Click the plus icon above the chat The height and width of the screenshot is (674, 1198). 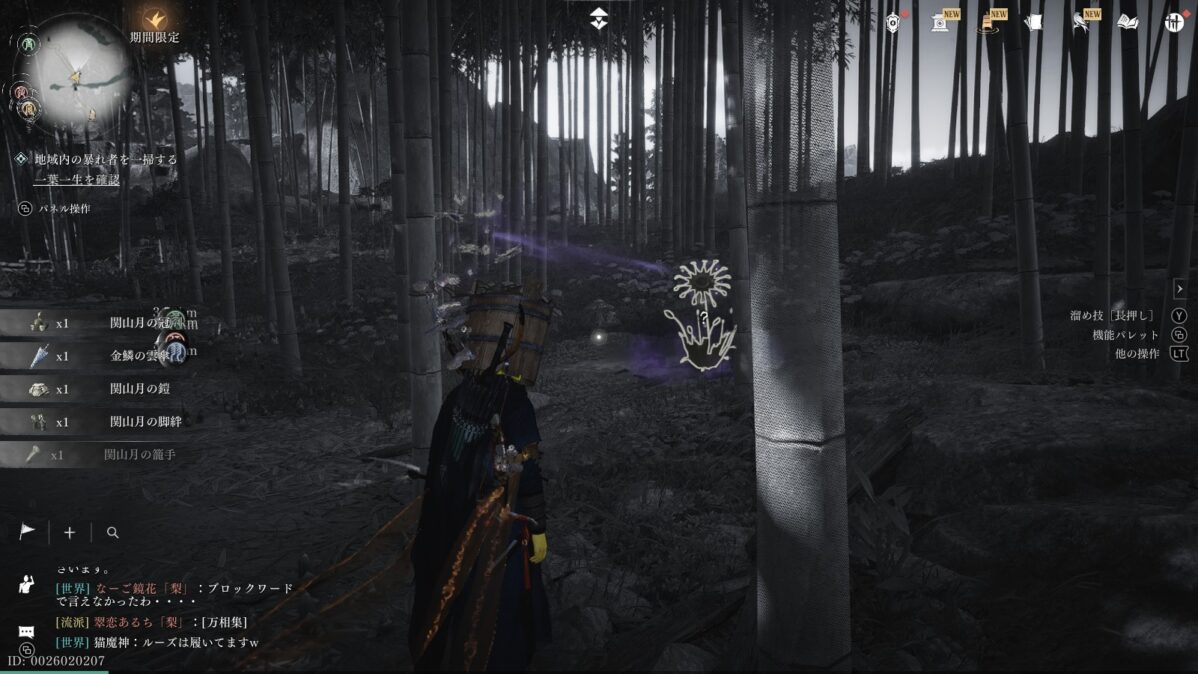(69, 533)
